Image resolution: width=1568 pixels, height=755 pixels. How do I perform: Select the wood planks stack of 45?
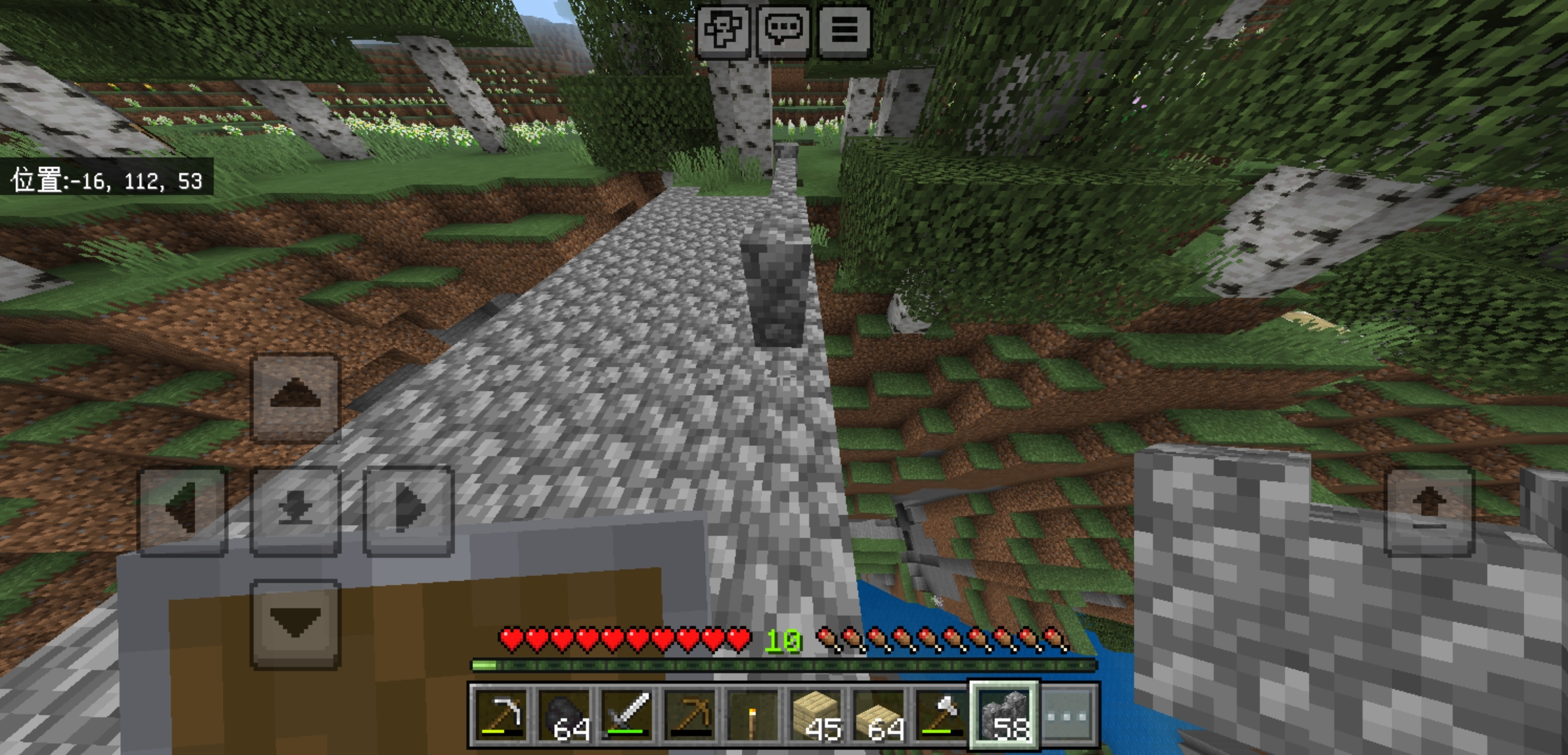(815, 715)
